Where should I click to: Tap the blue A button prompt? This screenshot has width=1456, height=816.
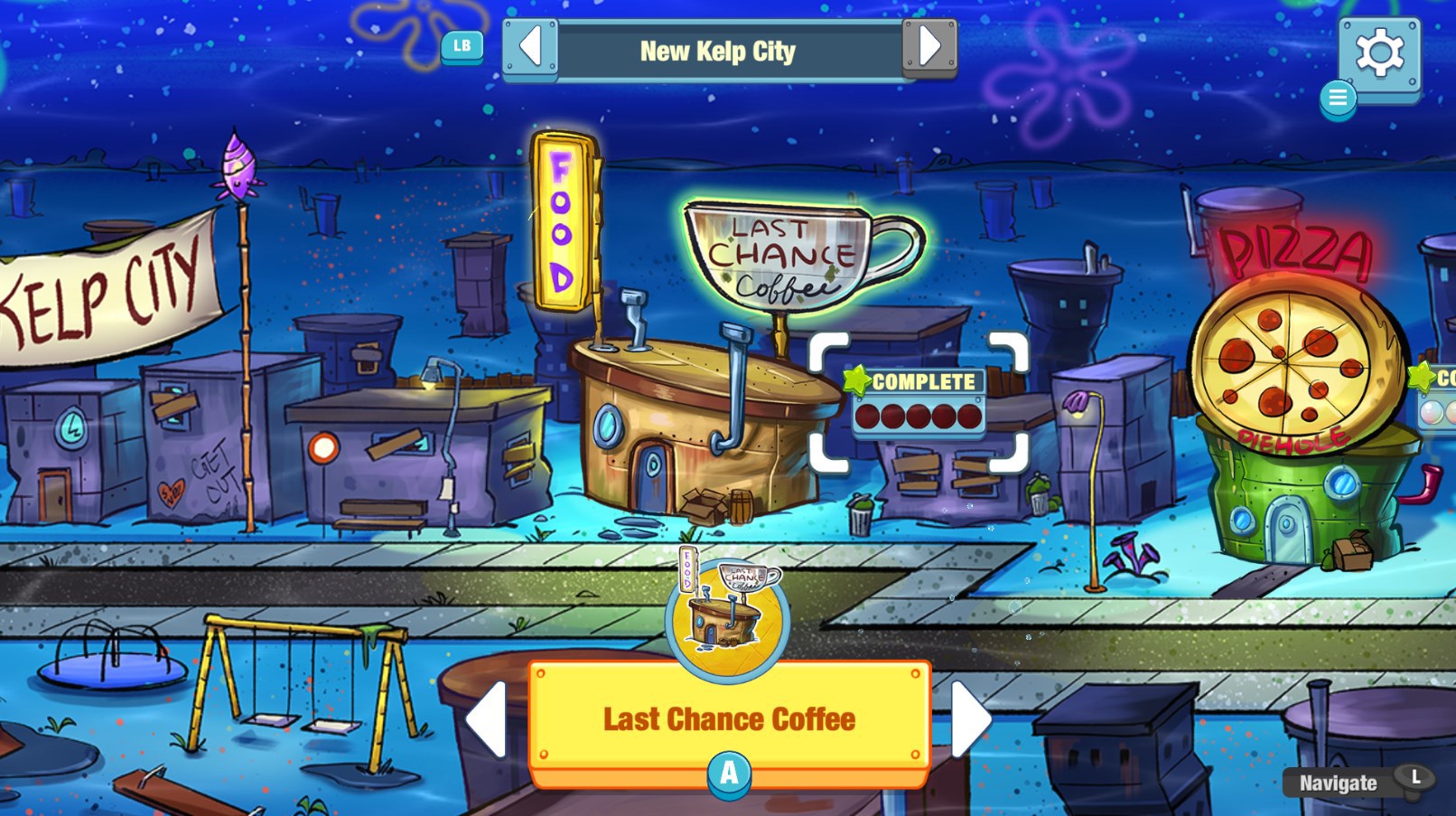click(x=728, y=773)
